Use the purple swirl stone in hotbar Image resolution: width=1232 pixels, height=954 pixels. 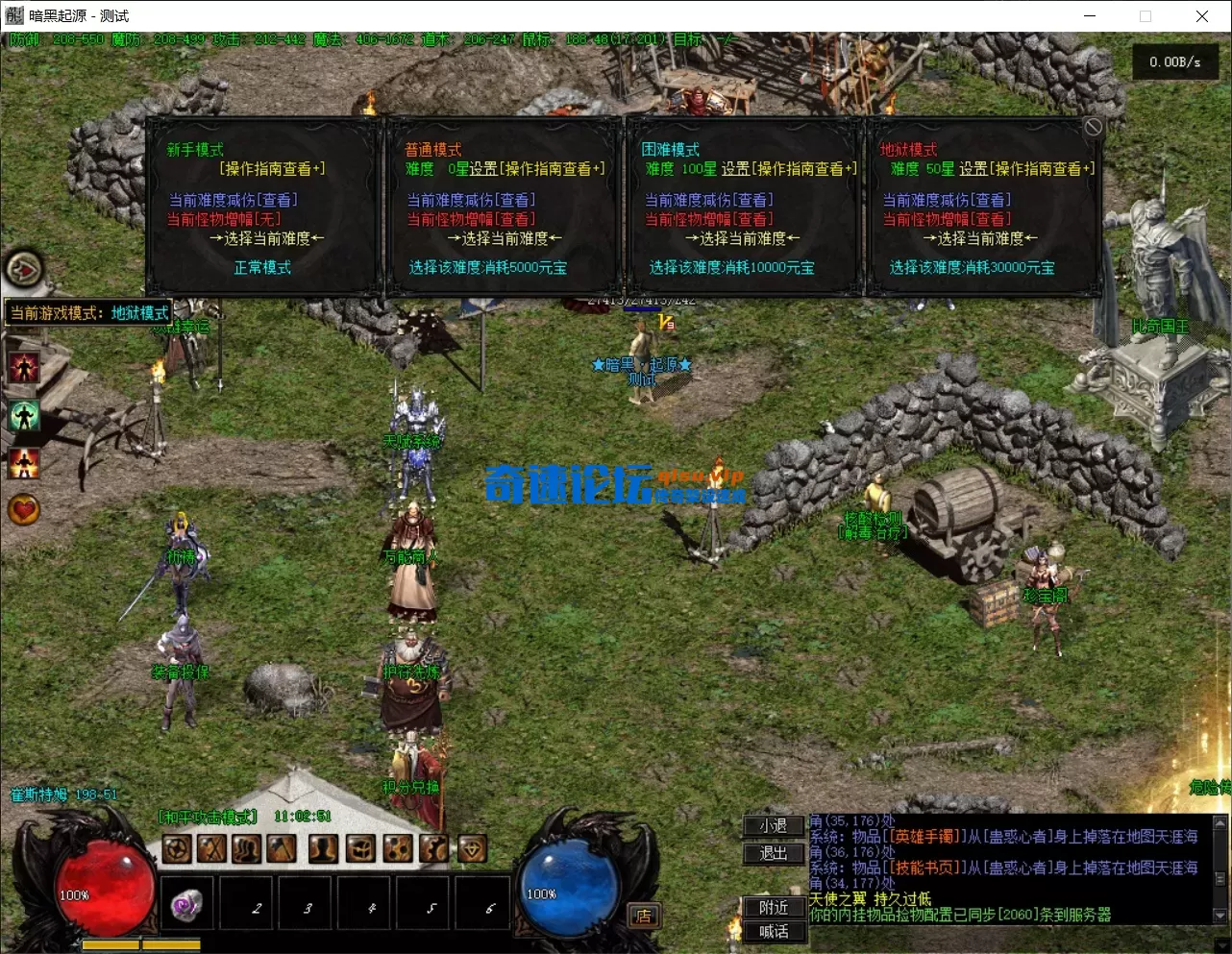coord(186,905)
